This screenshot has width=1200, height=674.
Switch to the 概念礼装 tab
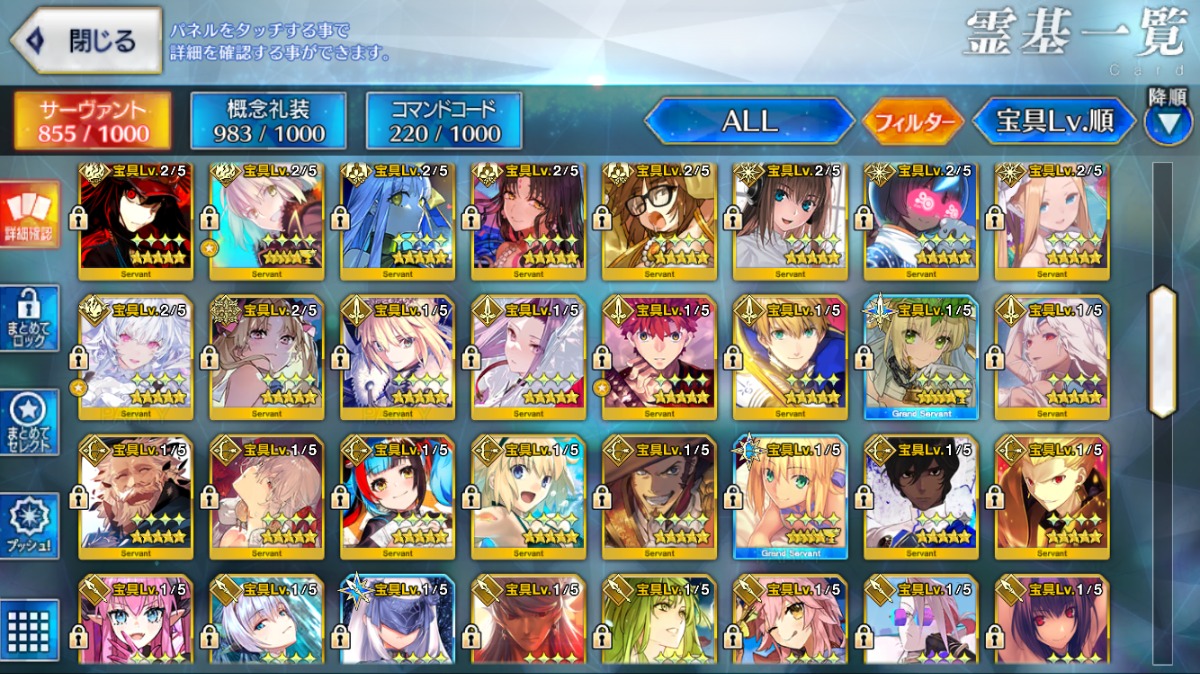click(x=267, y=121)
